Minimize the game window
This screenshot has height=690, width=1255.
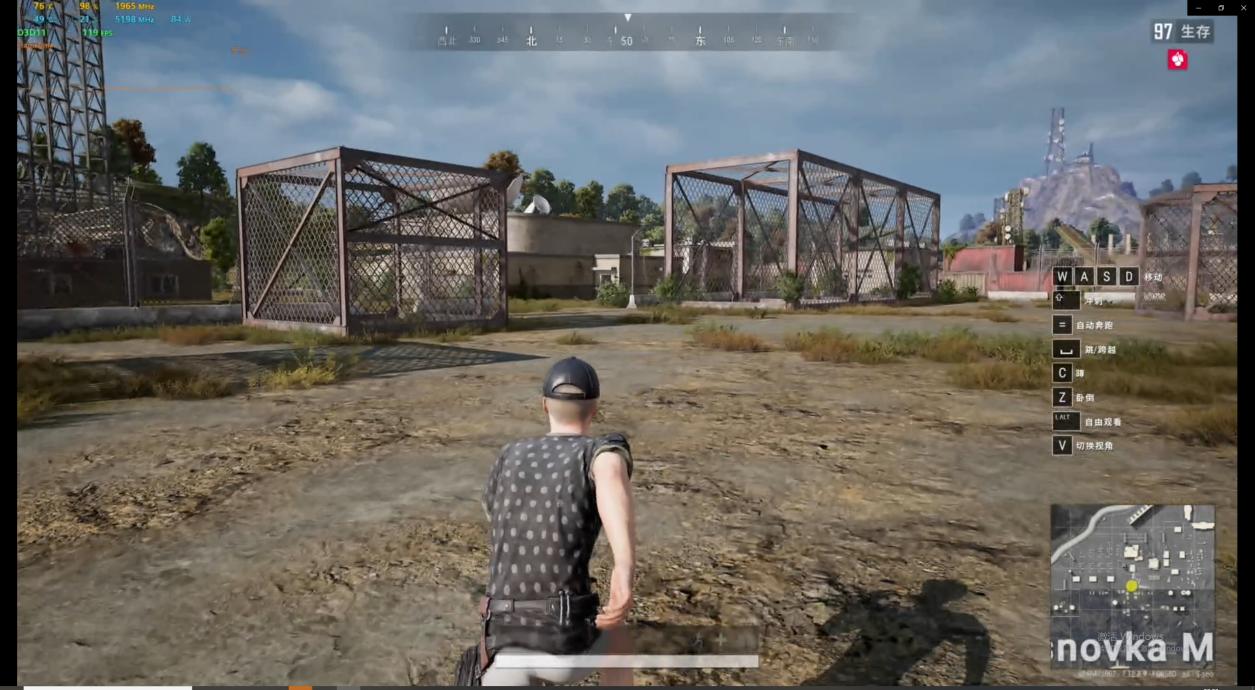tap(1198, 8)
